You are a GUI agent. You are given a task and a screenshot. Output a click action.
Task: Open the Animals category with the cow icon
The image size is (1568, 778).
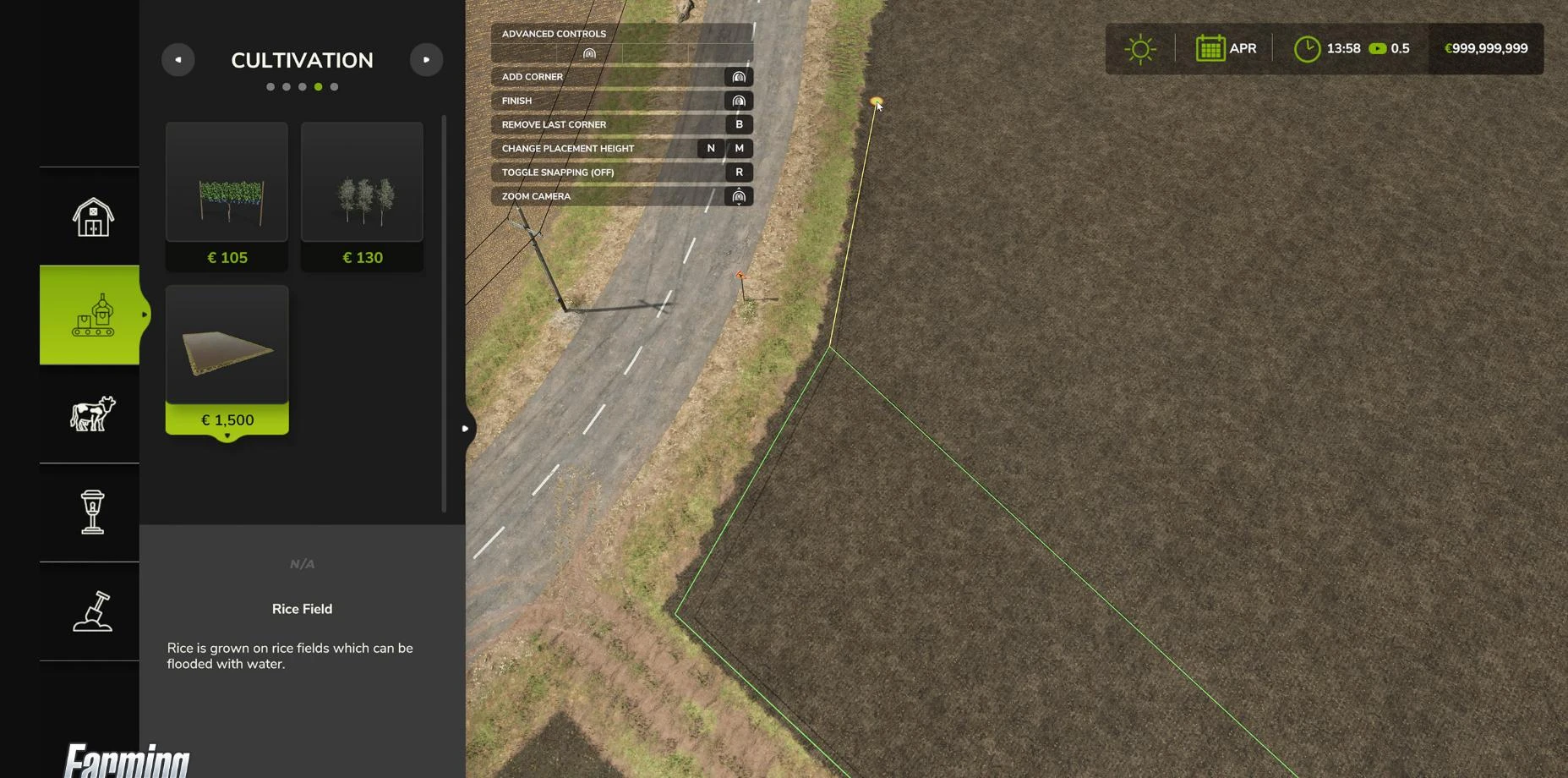[x=92, y=414]
